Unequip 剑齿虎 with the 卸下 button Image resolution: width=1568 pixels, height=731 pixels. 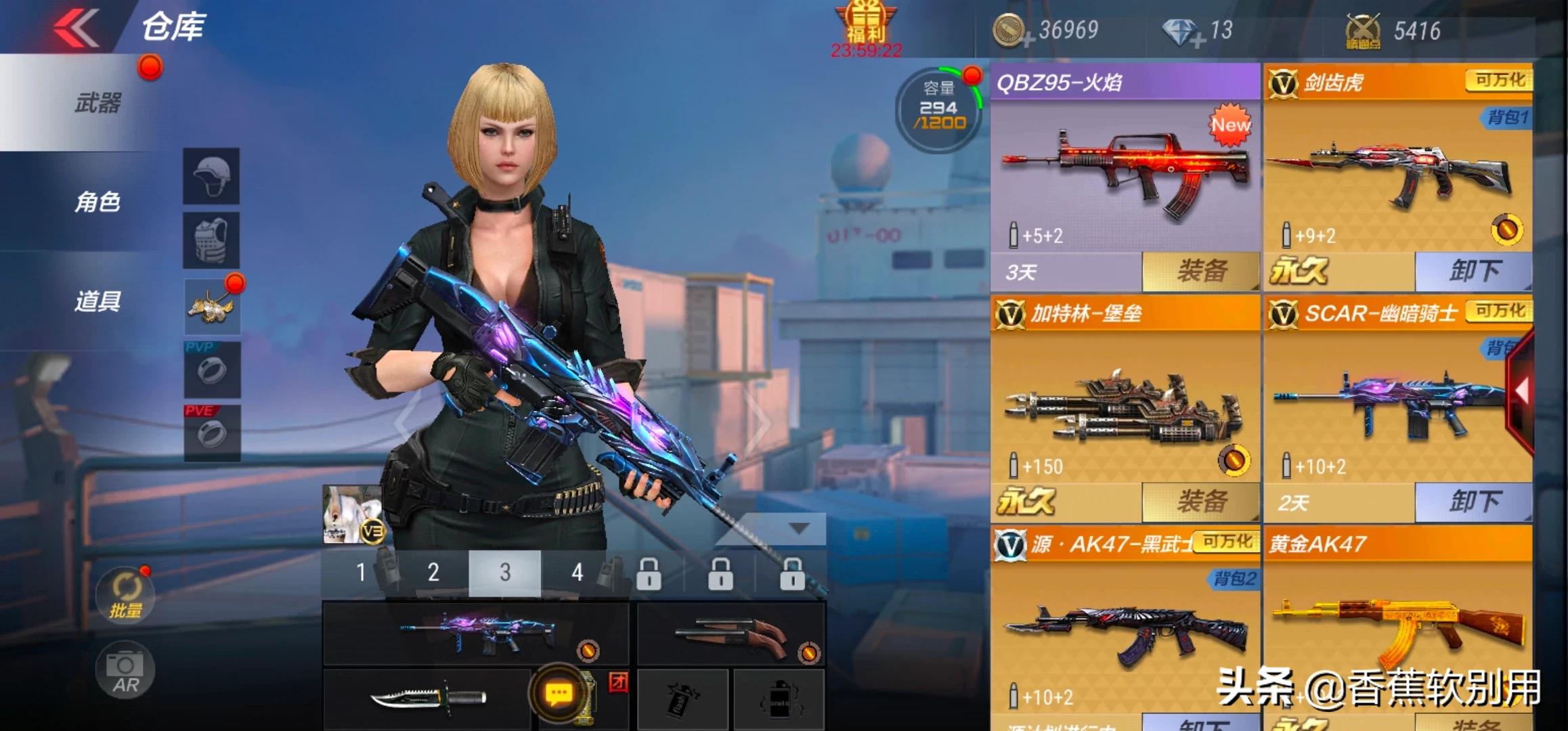1473,271
